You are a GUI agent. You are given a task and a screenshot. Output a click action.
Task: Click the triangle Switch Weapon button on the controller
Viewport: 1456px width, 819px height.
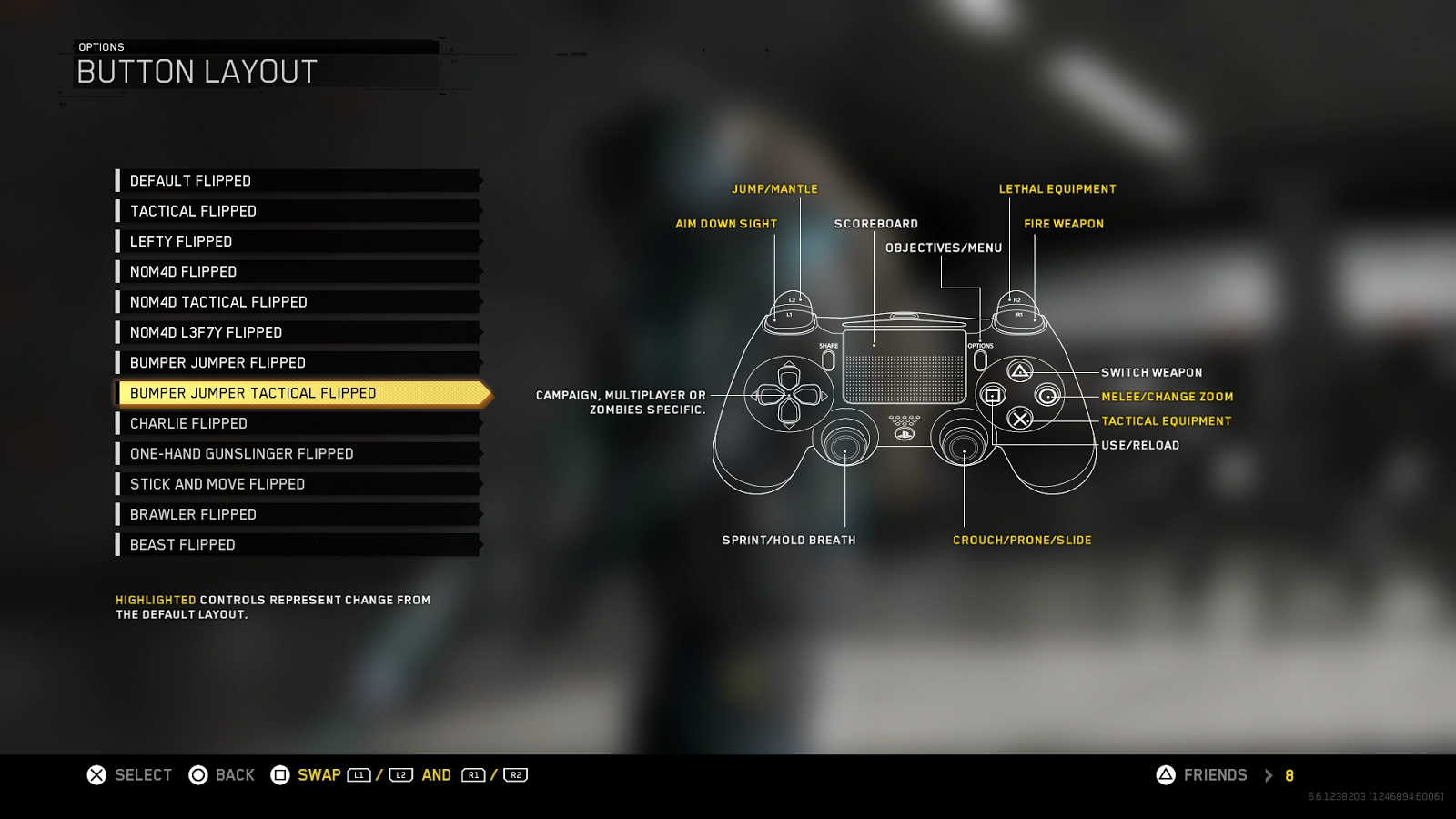point(1018,371)
